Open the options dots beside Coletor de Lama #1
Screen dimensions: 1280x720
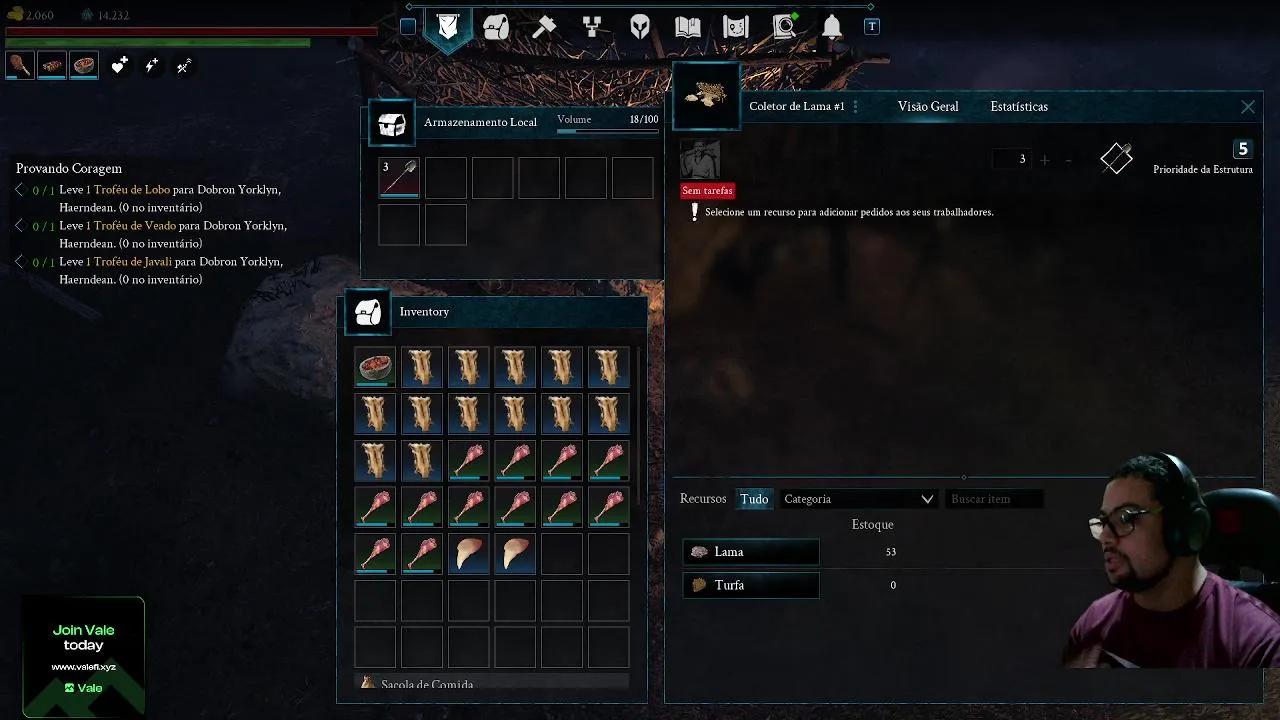[855, 107]
